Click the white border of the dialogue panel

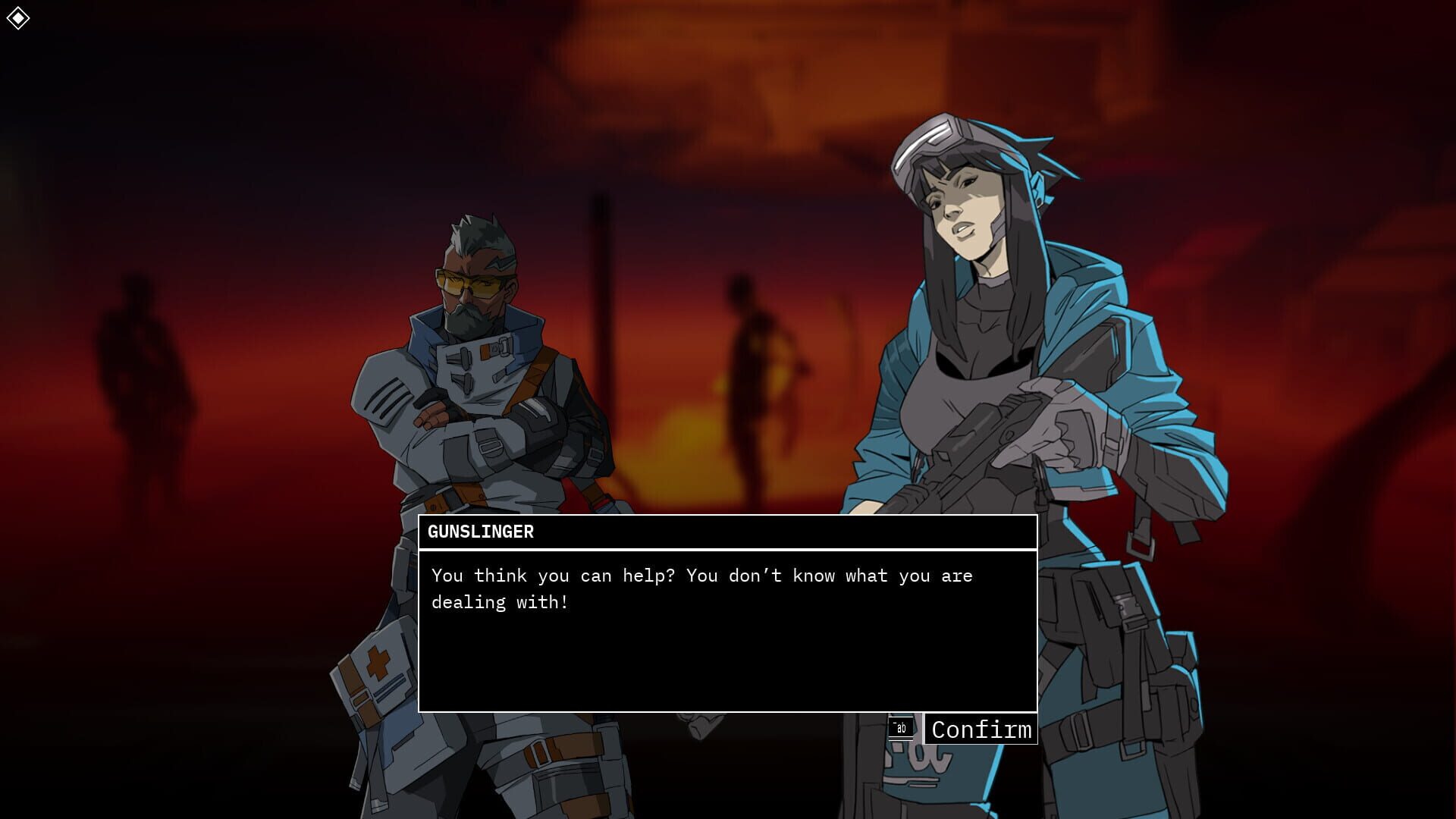click(x=728, y=518)
